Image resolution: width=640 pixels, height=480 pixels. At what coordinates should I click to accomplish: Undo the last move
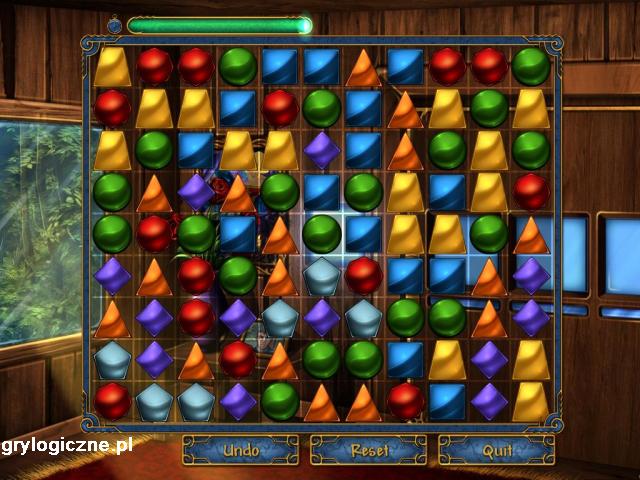[x=240, y=450]
